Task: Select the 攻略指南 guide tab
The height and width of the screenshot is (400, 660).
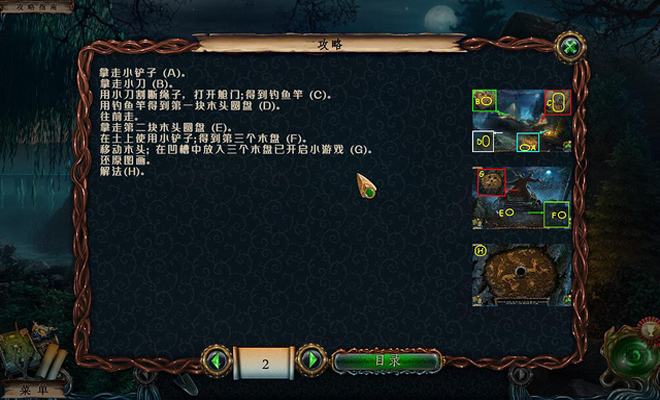Action: coord(35,6)
